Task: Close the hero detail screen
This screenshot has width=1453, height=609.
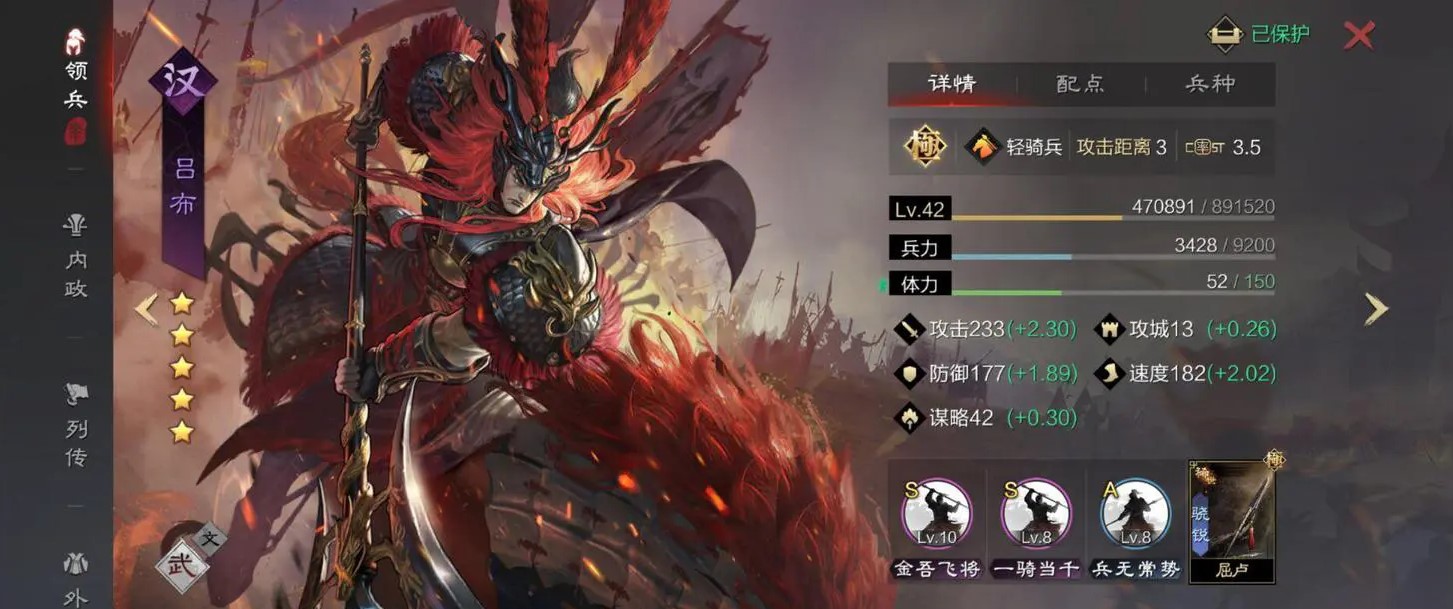Action: click(x=1358, y=35)
